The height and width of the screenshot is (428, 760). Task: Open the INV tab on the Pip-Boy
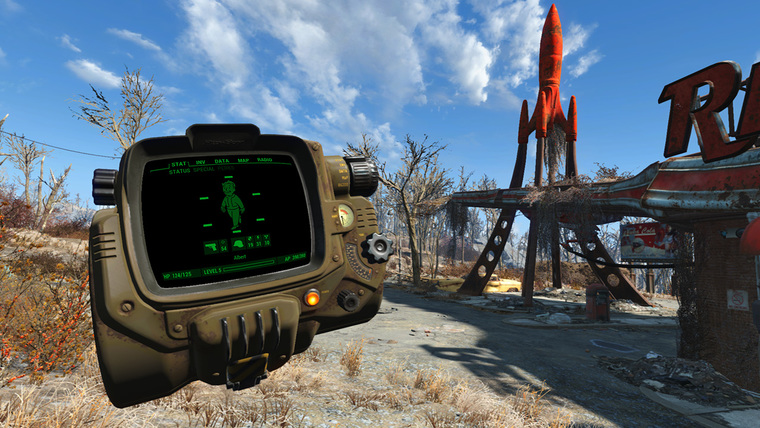pos(202,162)
